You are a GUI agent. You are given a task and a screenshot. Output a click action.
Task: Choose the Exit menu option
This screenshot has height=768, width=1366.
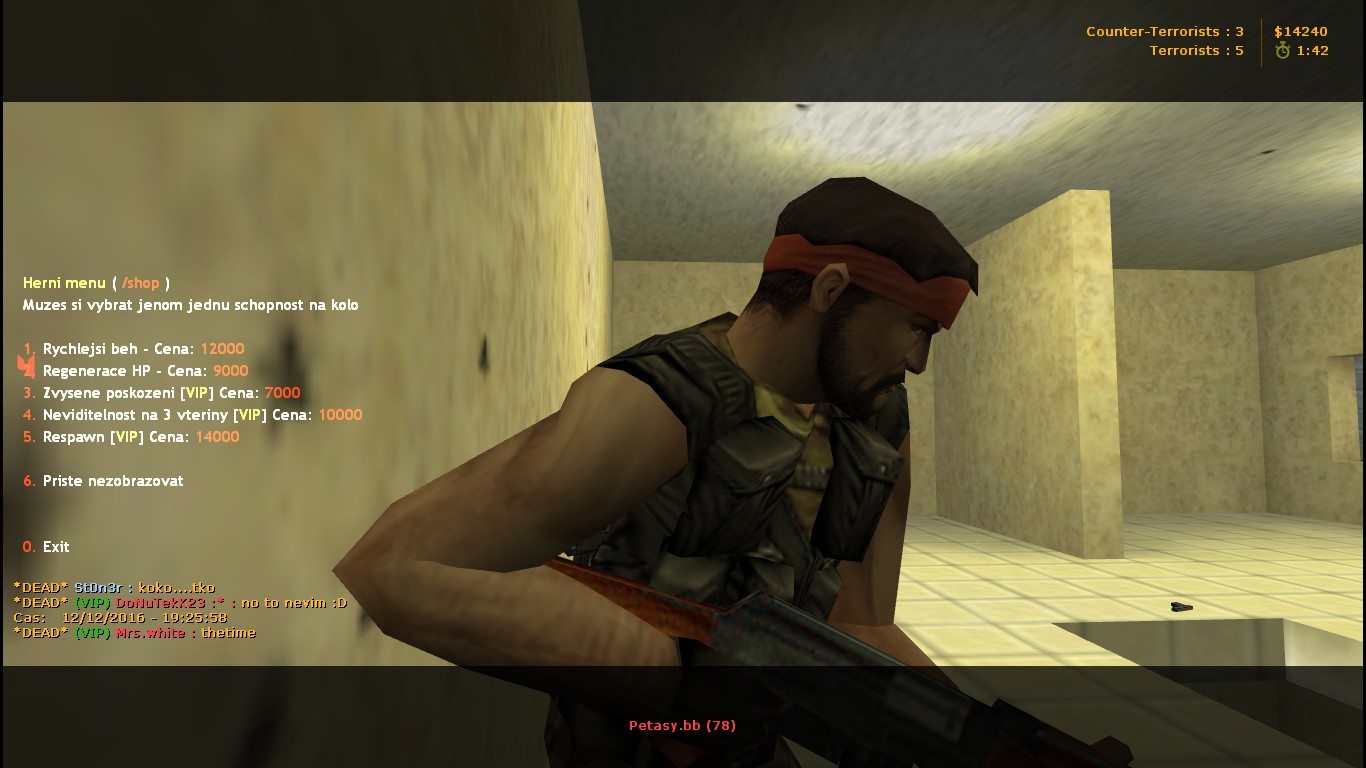click(55, 547)
